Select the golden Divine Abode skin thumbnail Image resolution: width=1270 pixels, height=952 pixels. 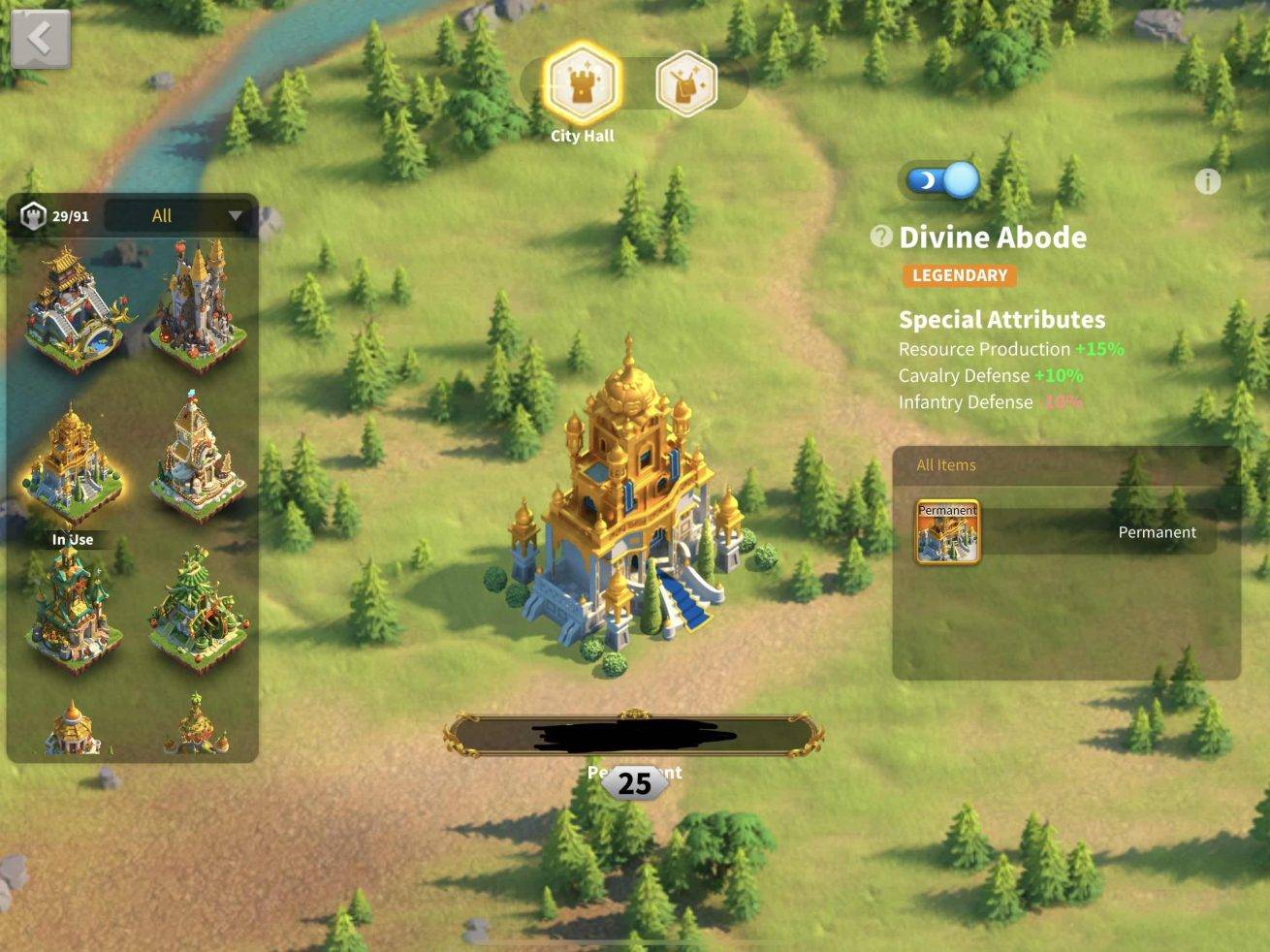72,464
